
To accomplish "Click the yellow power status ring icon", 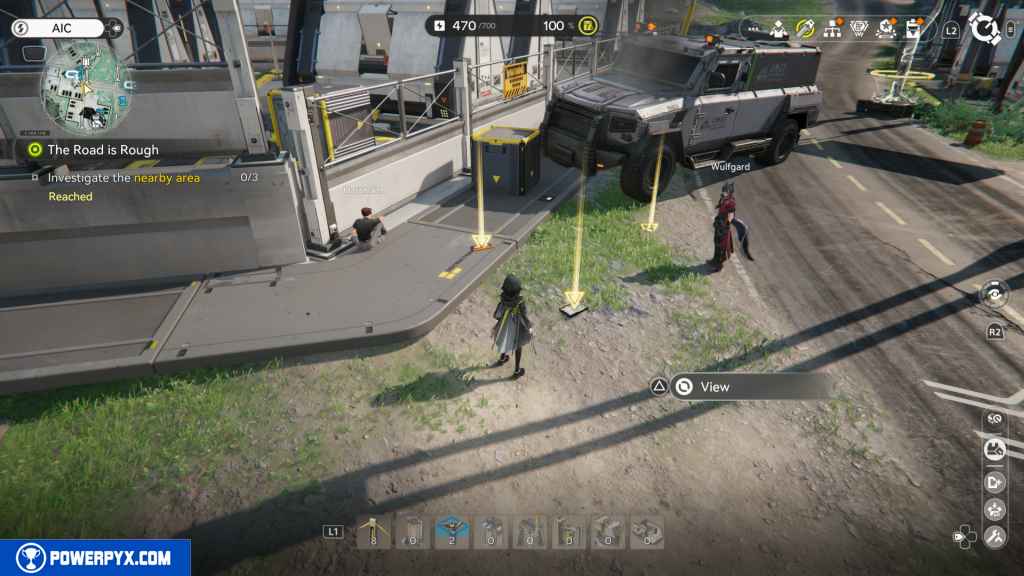I will 588,26.
